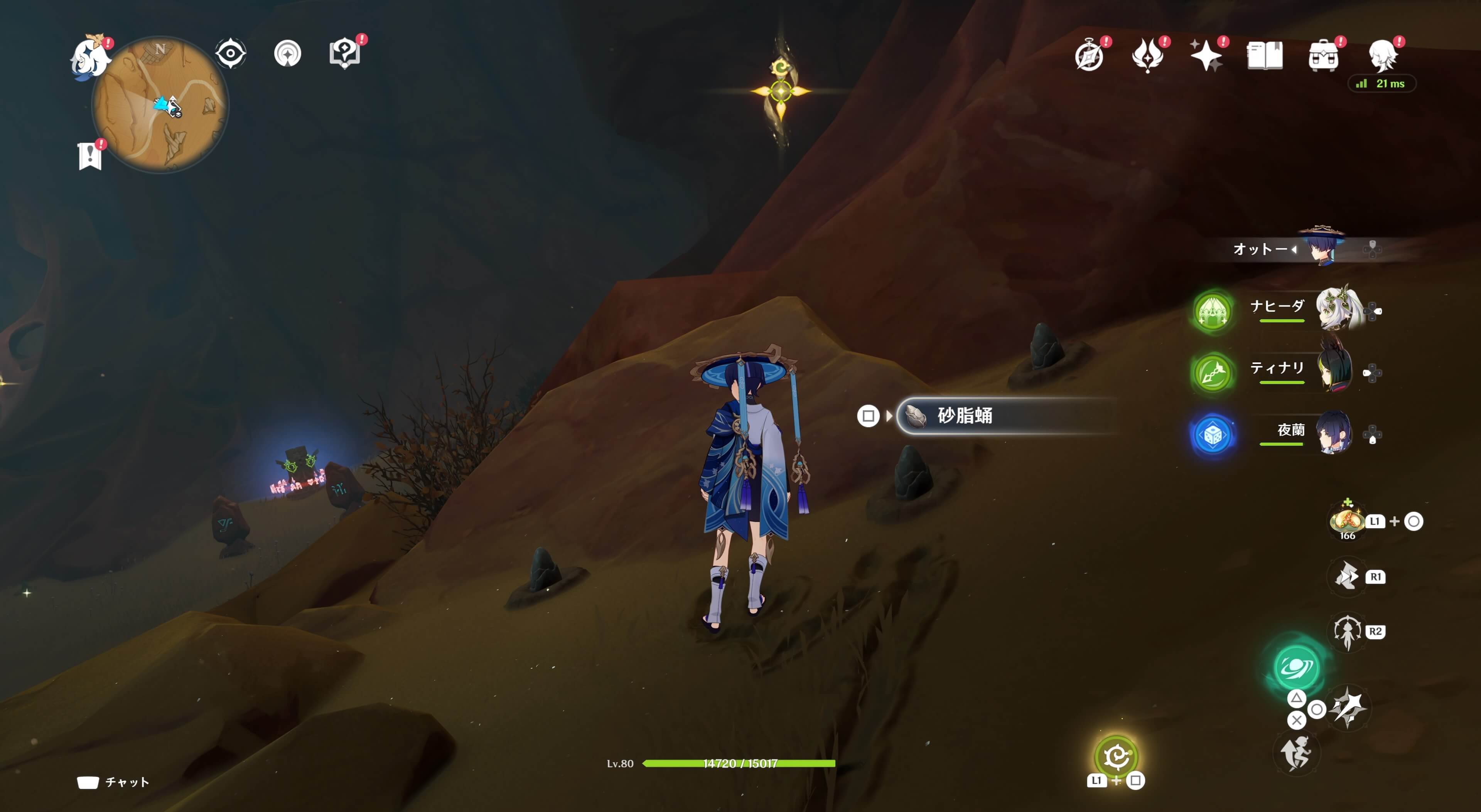Image resolution: width=1481 pixels, height=812 pixels.
Task: Expand the quest banner with exclamation mark
Action: [x=90, y=154]
